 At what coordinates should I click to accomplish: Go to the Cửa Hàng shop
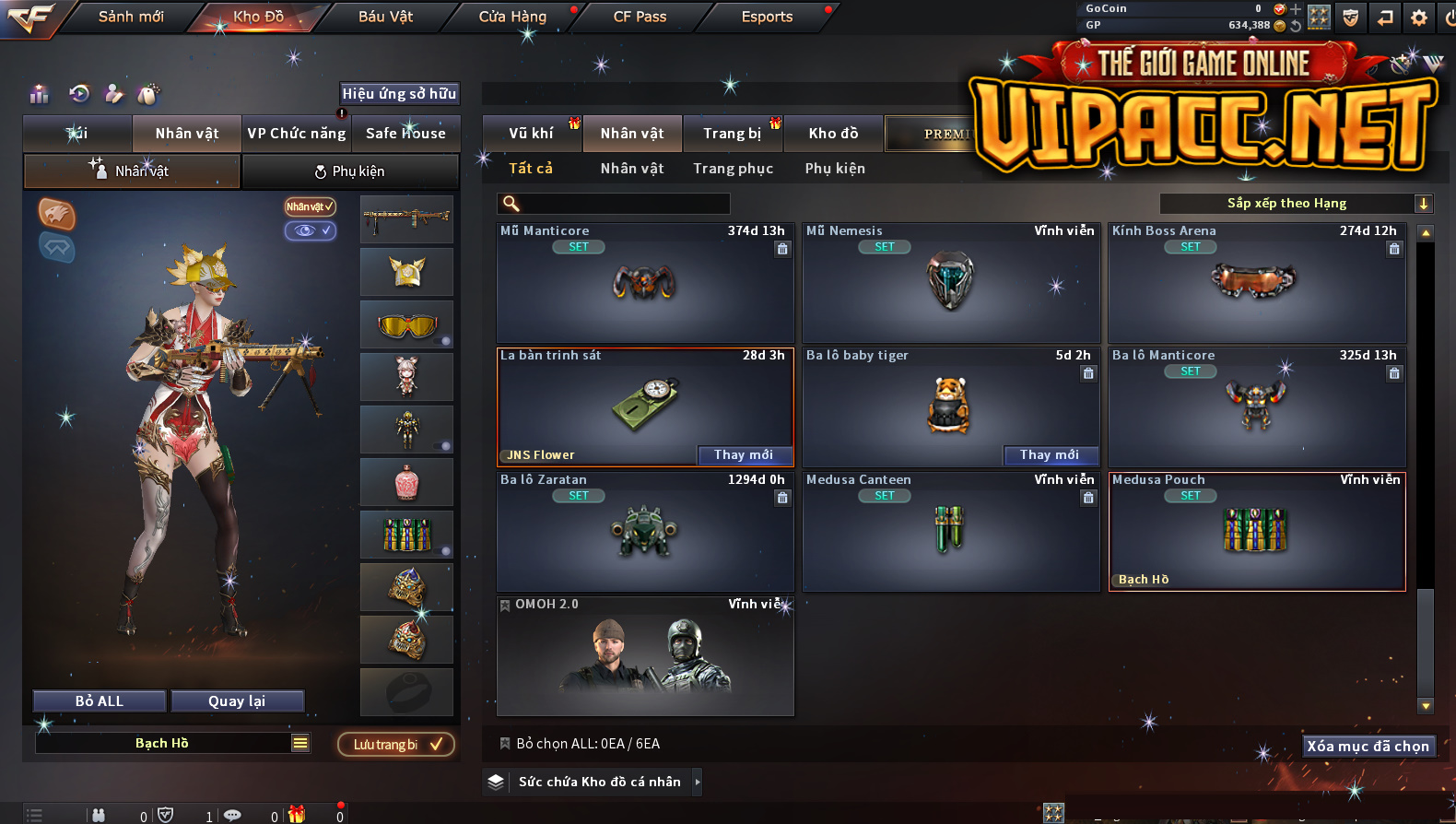512,17
